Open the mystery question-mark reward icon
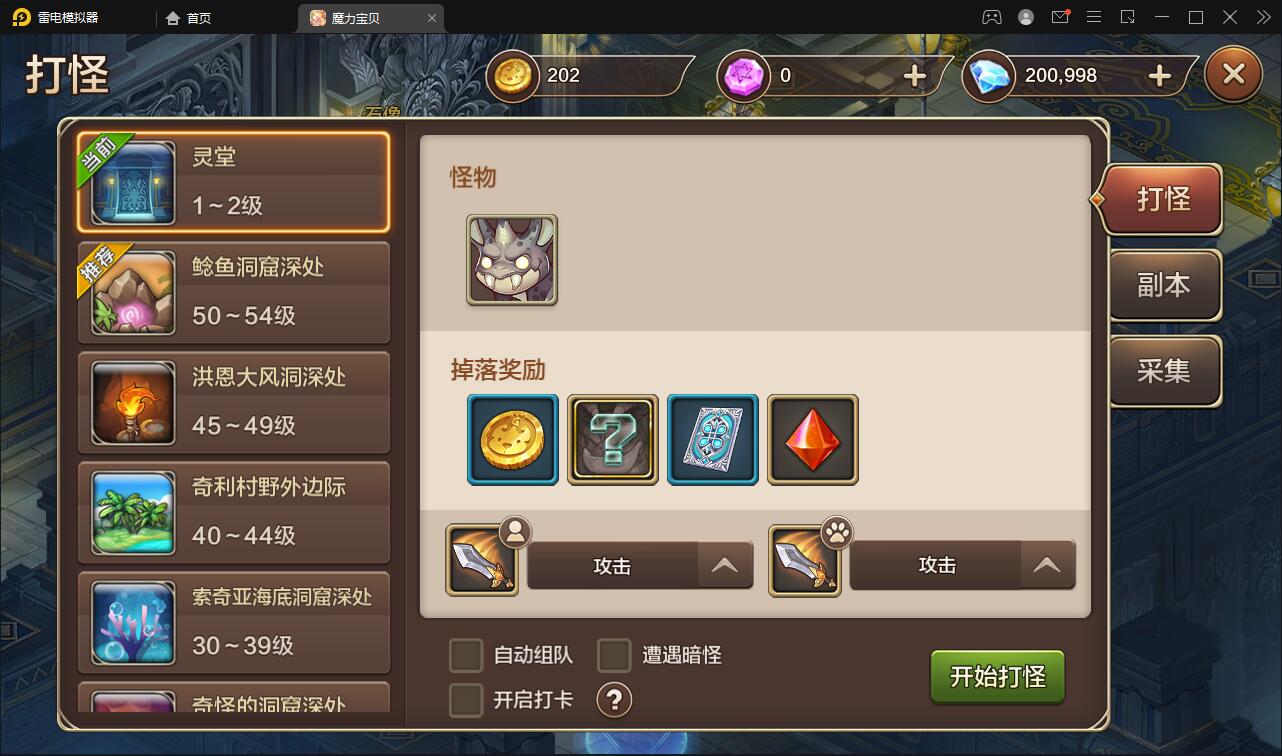 [612, 439]
